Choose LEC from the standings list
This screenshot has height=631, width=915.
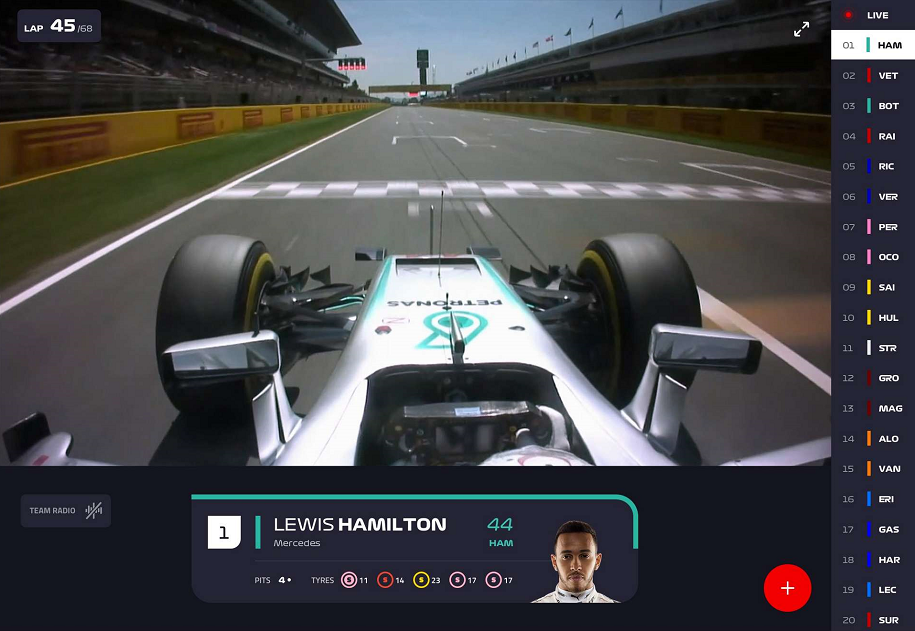[x=872, y=590]
